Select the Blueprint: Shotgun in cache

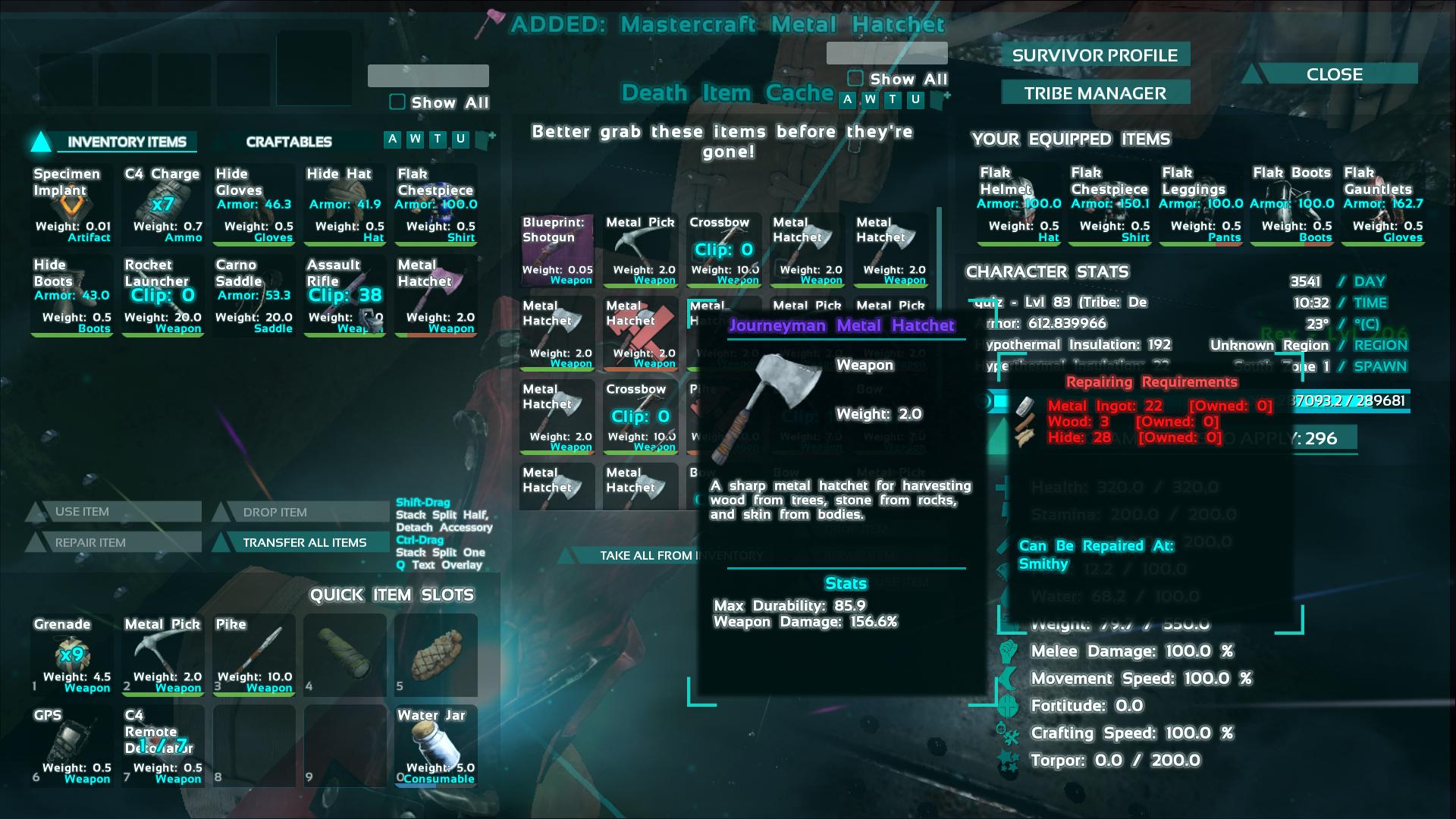pyautogui.click(x=557, y=252)
